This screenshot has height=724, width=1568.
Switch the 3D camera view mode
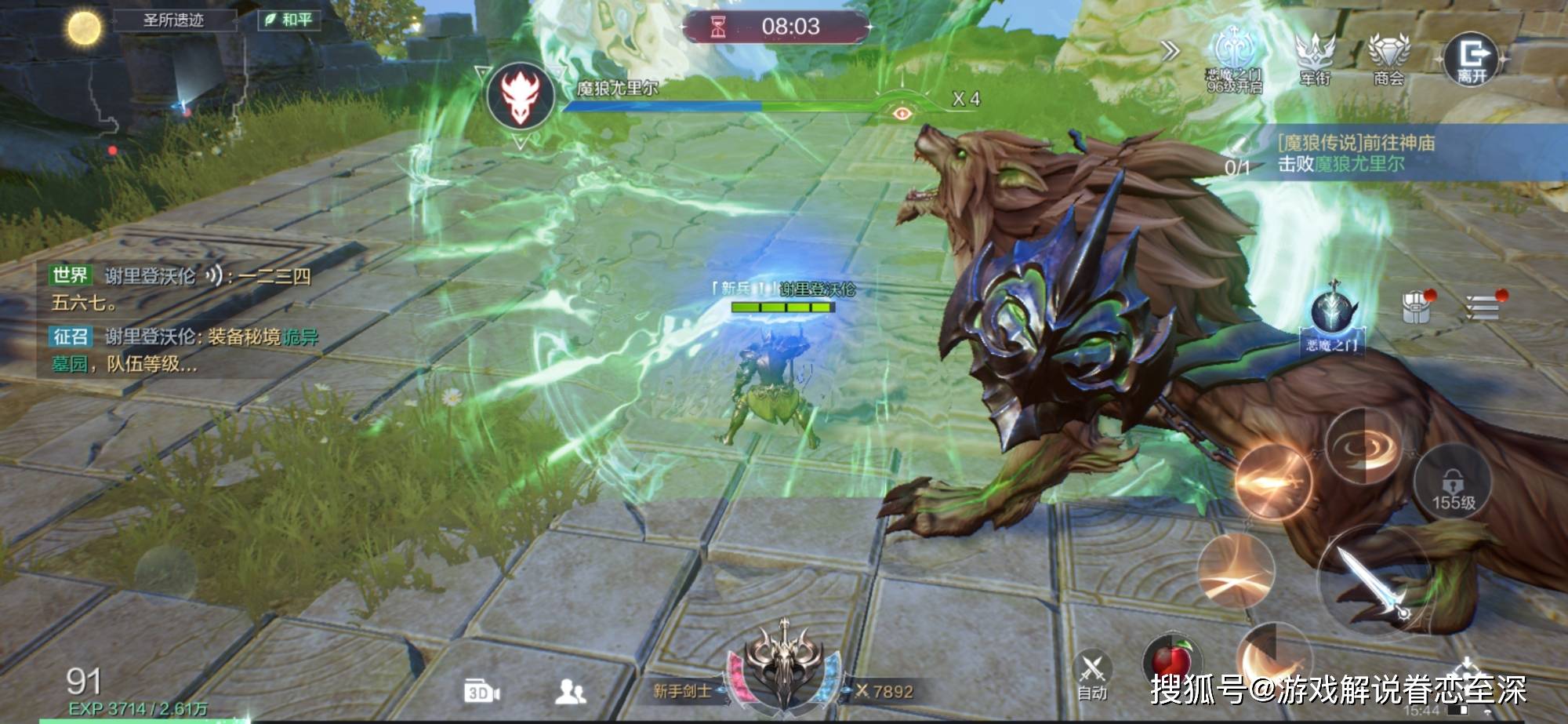click(481, 692)
